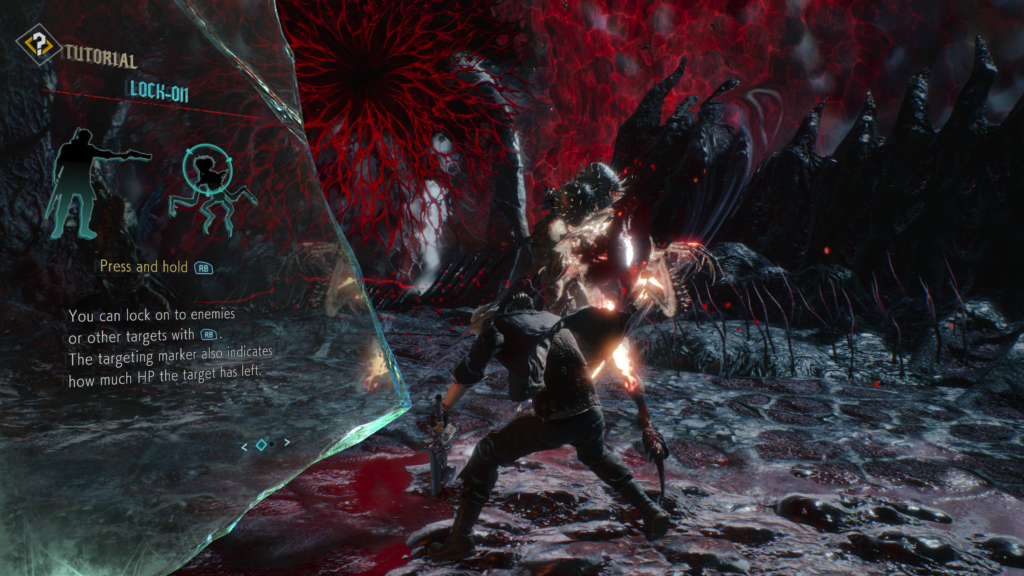Screen dimensions: 1024x576
Task: Select the second tutorial page dot
Action: tap(272, 443)
